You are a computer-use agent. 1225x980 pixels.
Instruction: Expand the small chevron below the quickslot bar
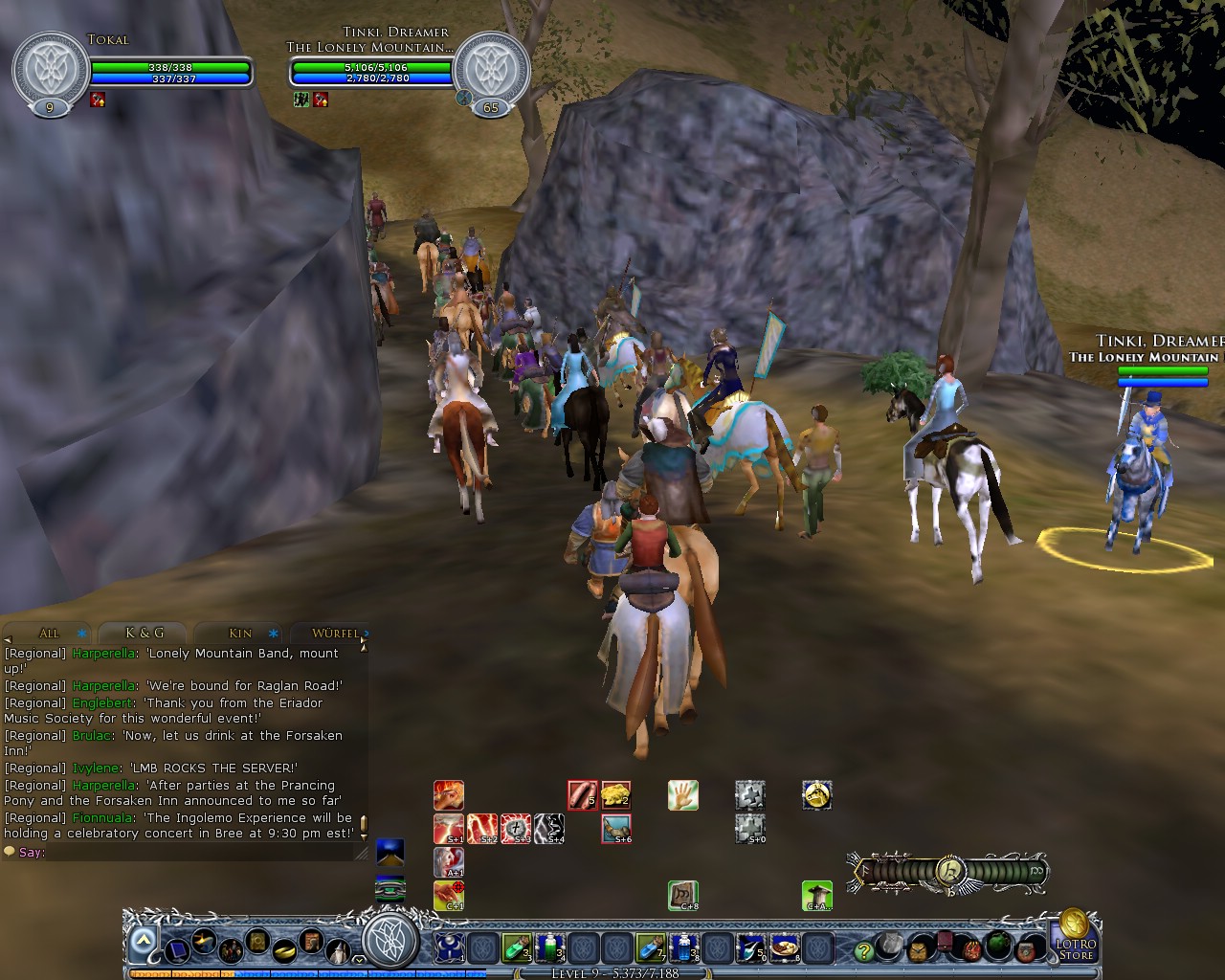(x=358, y=958)
